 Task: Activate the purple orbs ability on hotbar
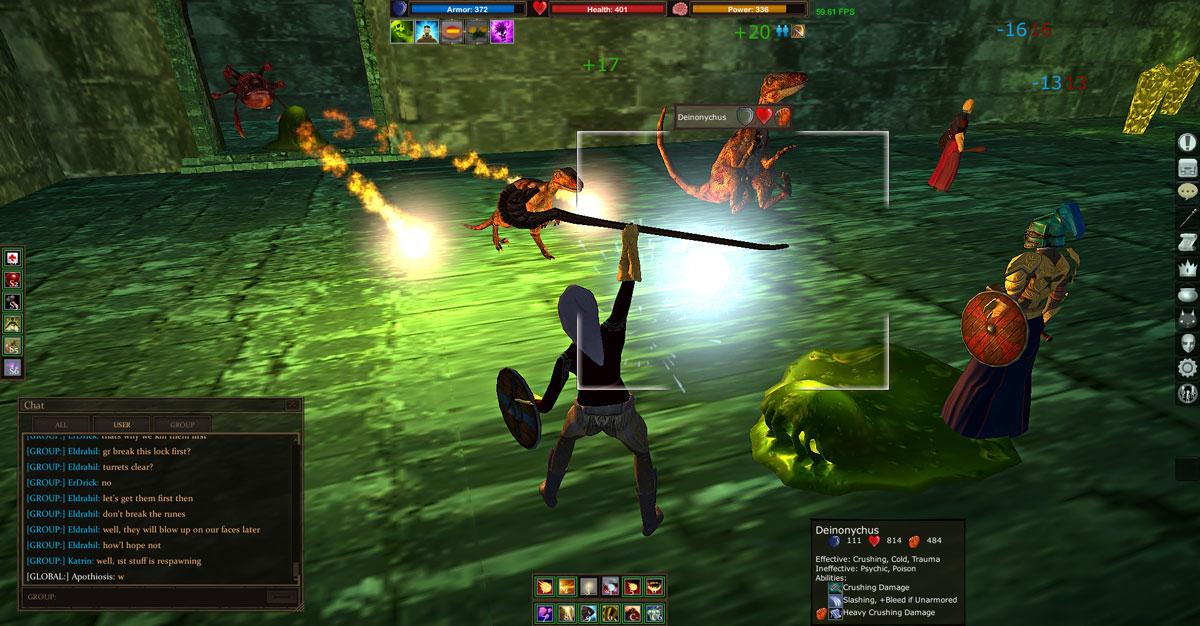point(546,612)
